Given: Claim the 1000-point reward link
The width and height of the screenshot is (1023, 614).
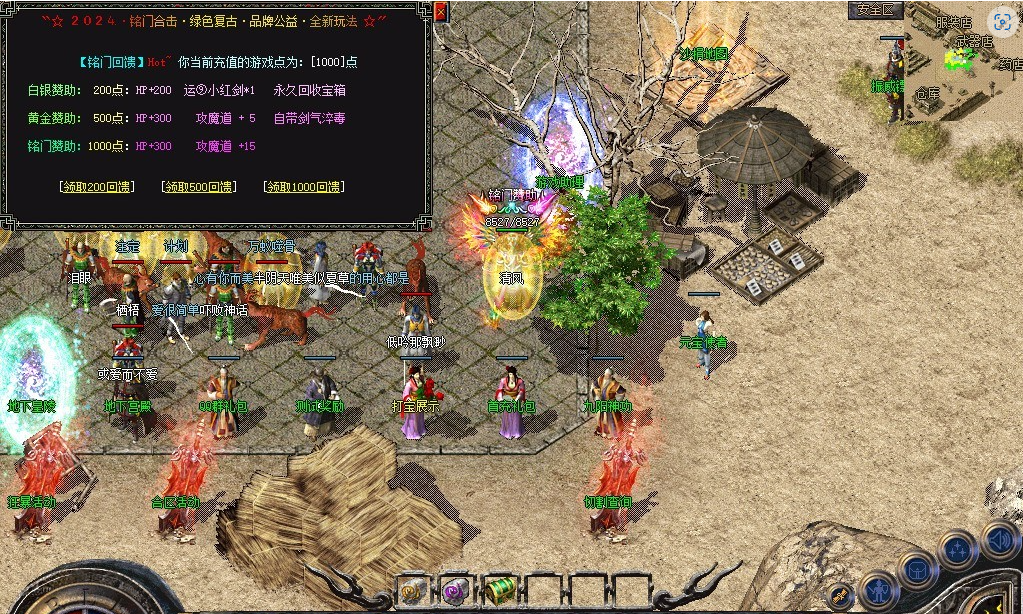Looking at the screenshot, I should click(x=303, y=187).
